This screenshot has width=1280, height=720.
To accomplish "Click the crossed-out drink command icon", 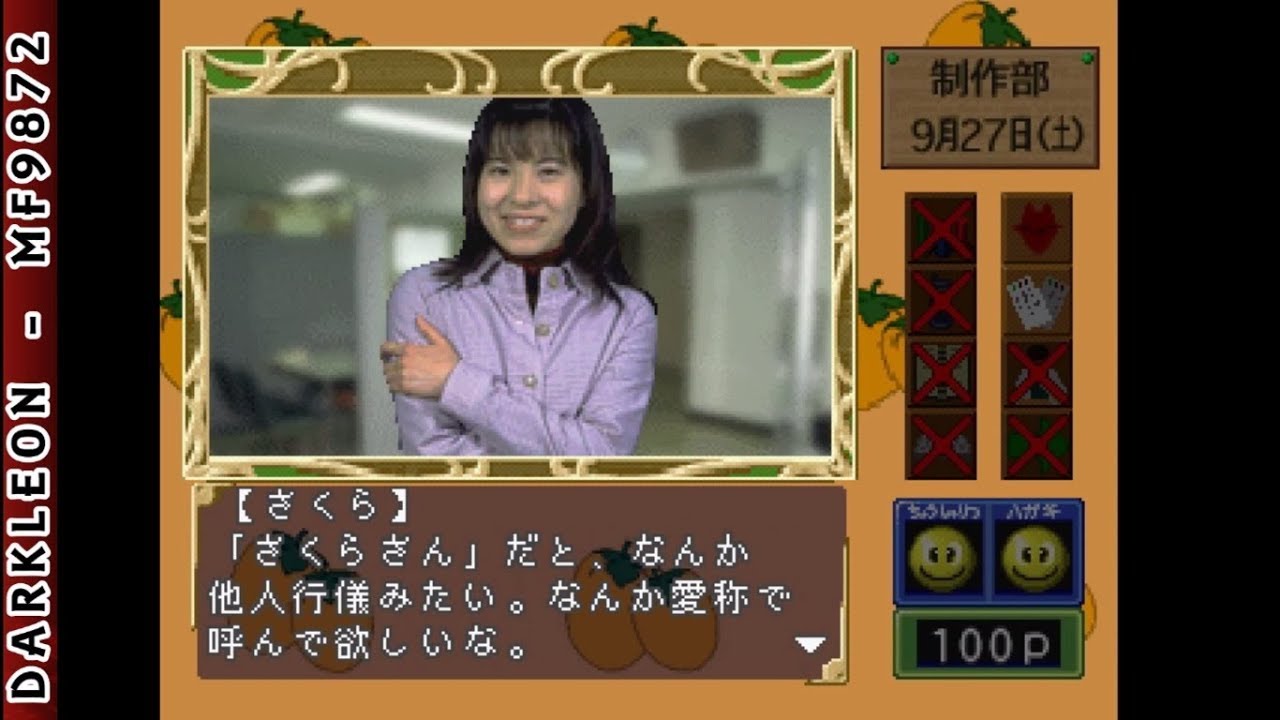I will coord(940,300).
